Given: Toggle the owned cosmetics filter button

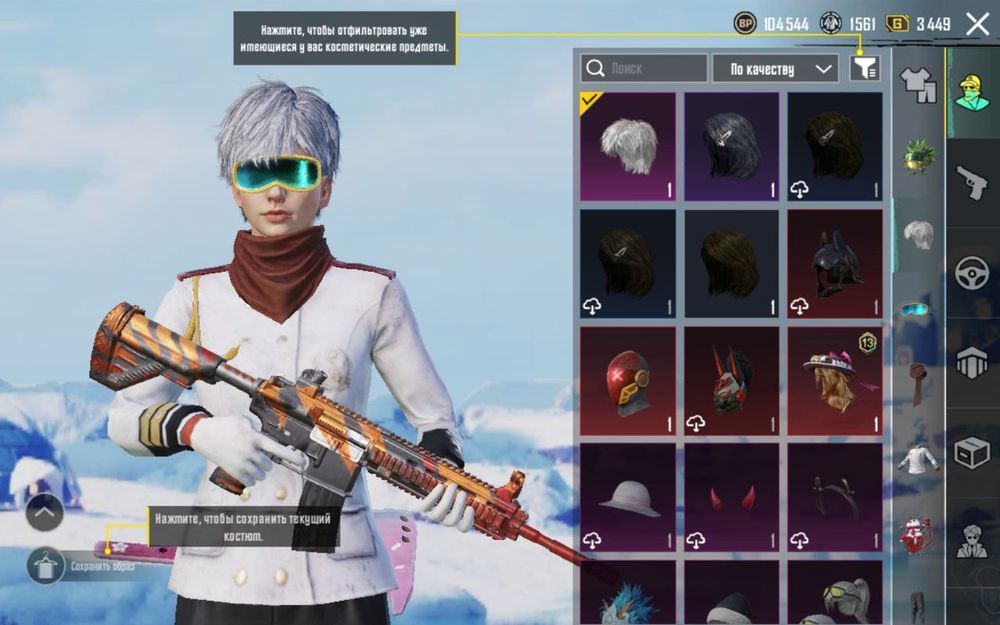Looking at the screenshot, I should tap(865, 68).
